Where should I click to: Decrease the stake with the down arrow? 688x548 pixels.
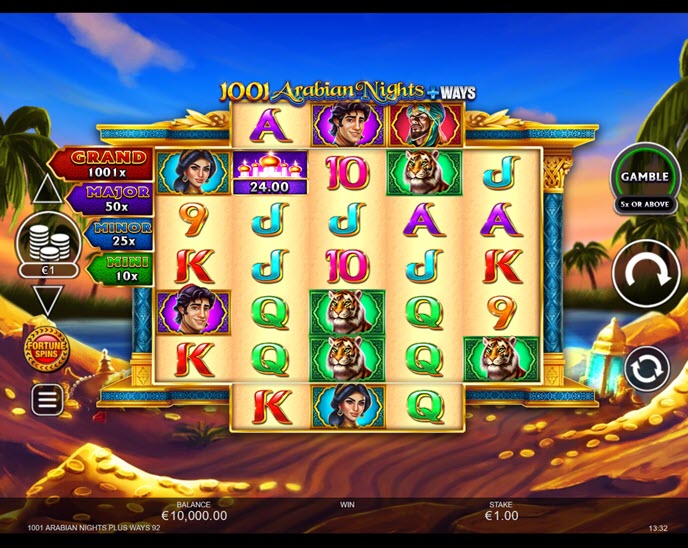(x=47, y=299)
